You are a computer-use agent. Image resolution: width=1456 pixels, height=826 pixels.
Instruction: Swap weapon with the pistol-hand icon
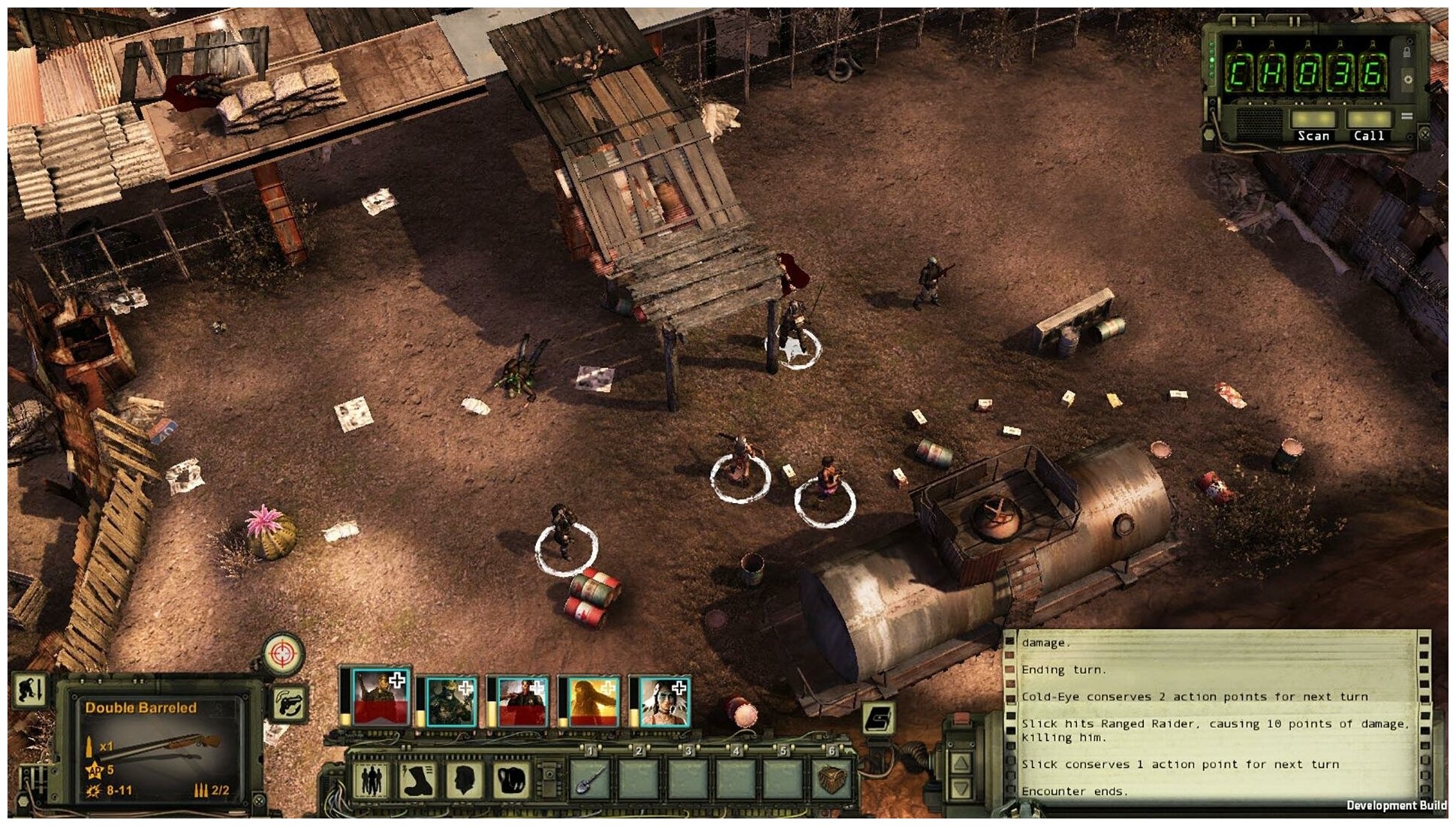[290, 704]
